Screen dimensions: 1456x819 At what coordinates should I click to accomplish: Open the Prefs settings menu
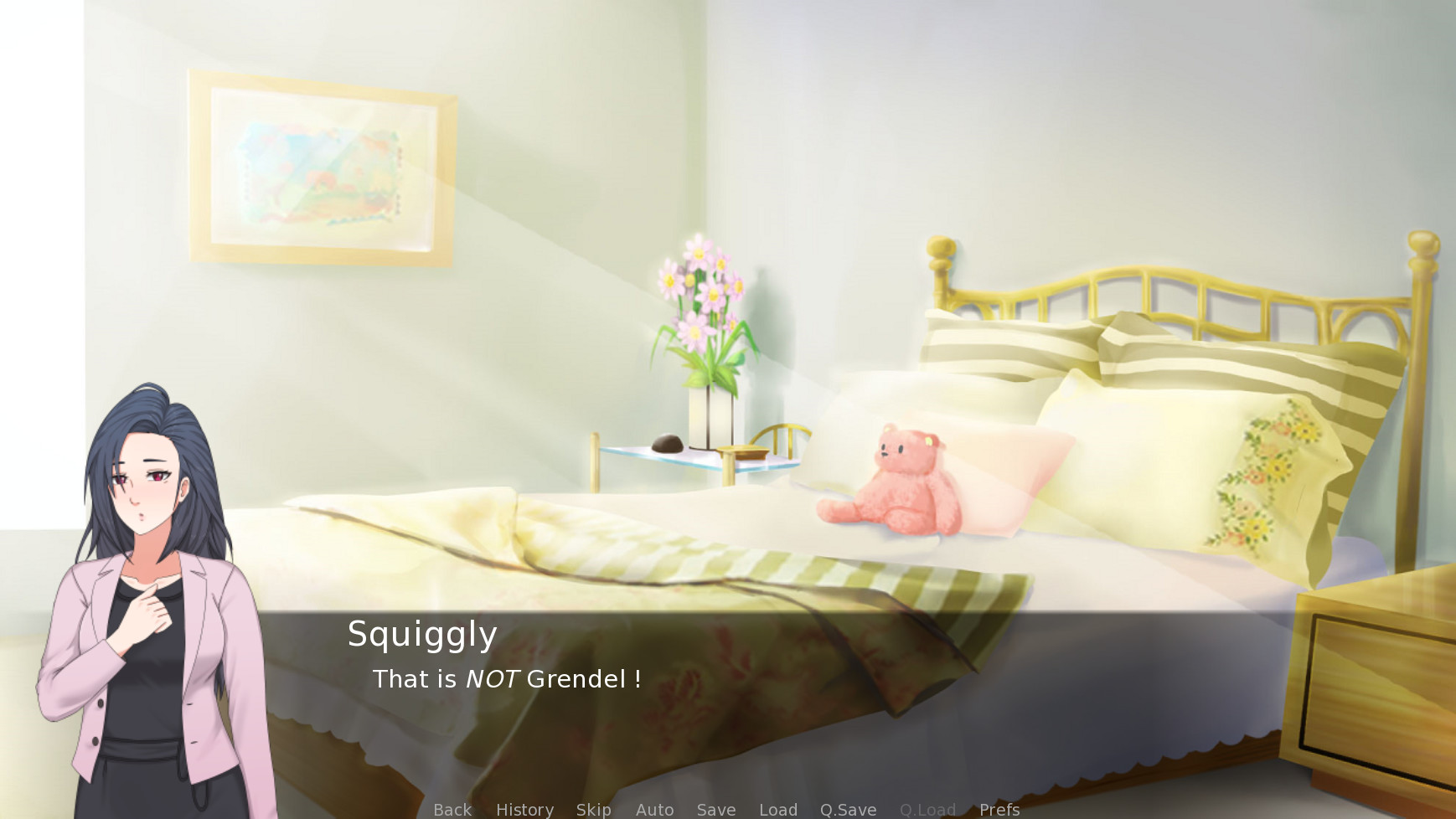tap(999, 809)
